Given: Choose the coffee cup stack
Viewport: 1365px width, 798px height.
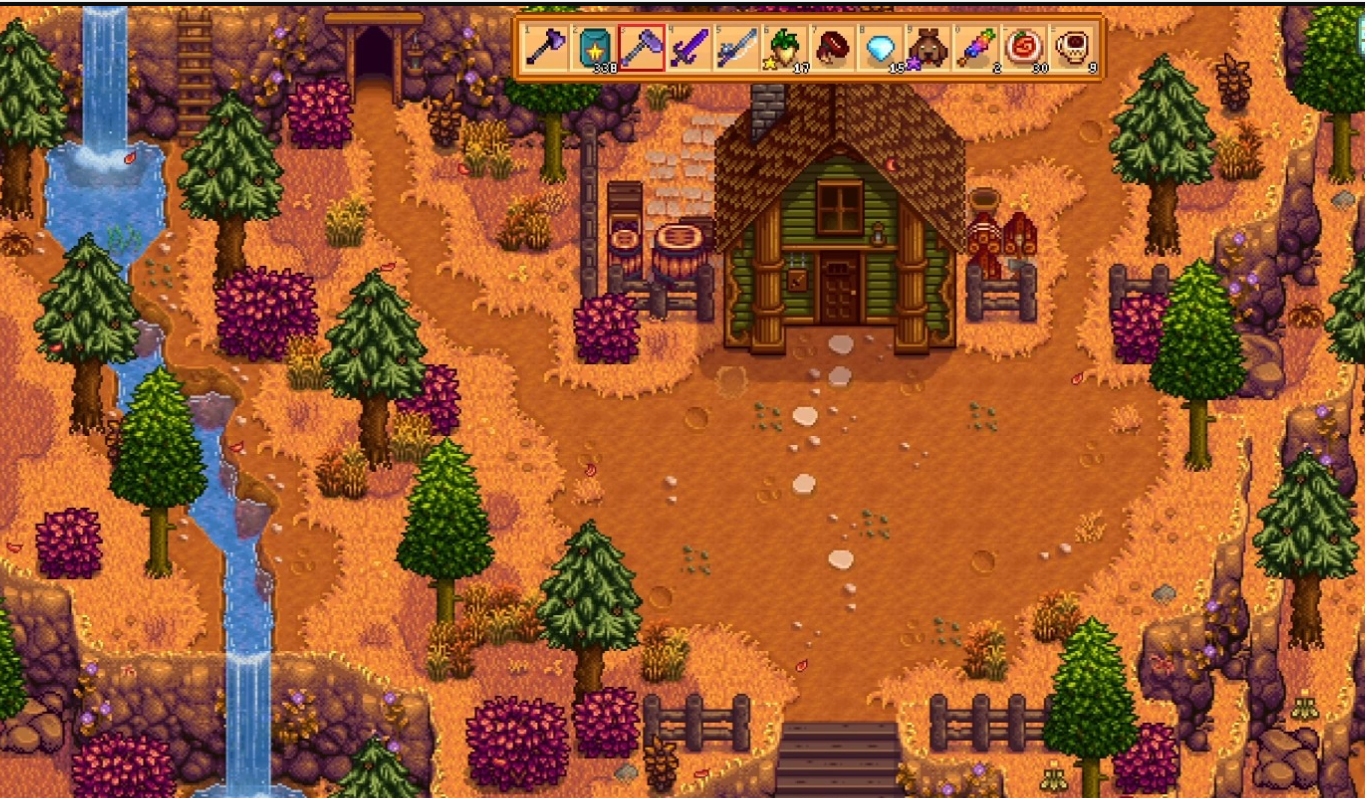Looking at the screenshot, I should (x=1073, y=47).
